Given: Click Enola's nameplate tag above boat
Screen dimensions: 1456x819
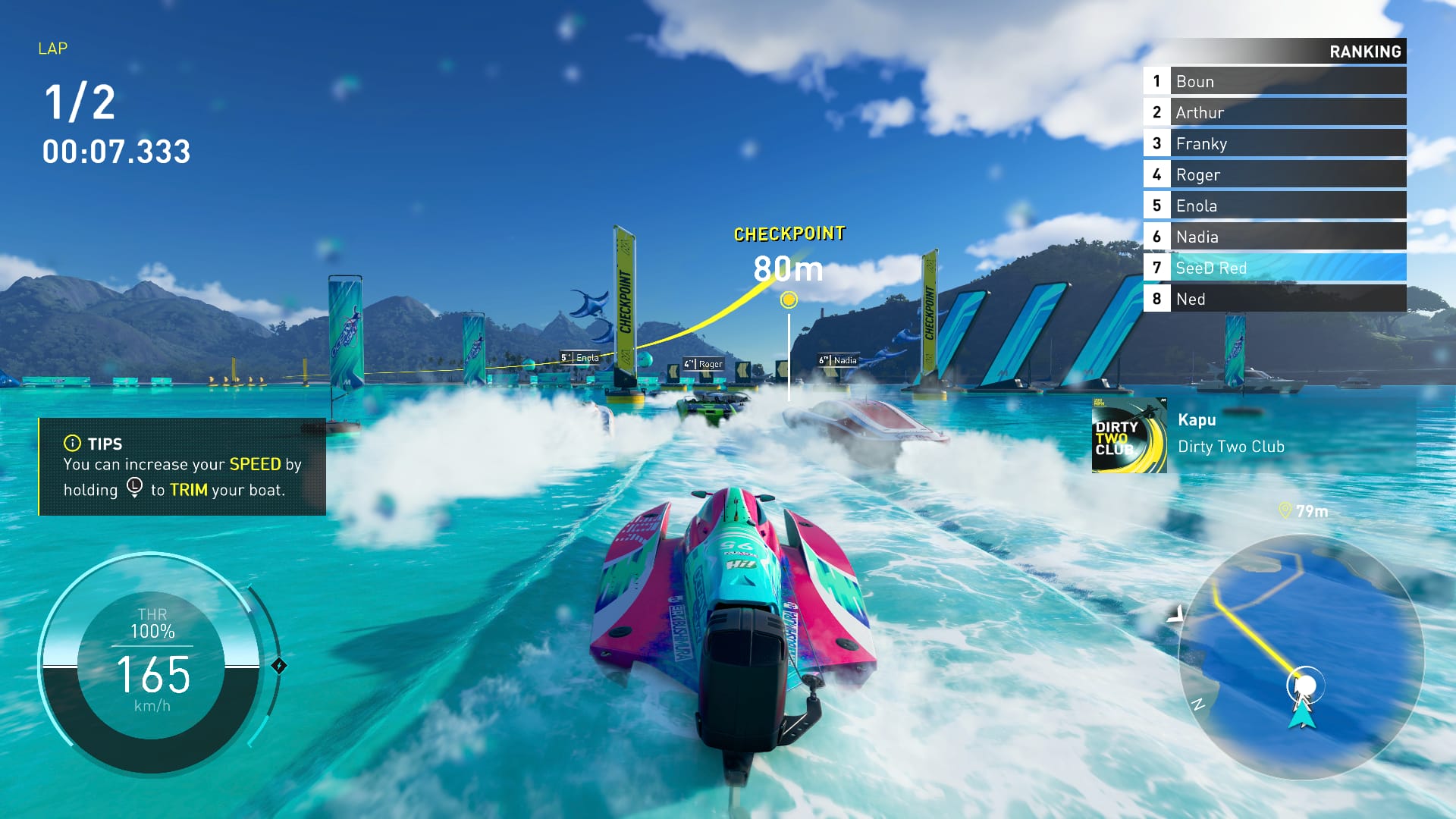Looking at the screenshot, I should (580, 357).
